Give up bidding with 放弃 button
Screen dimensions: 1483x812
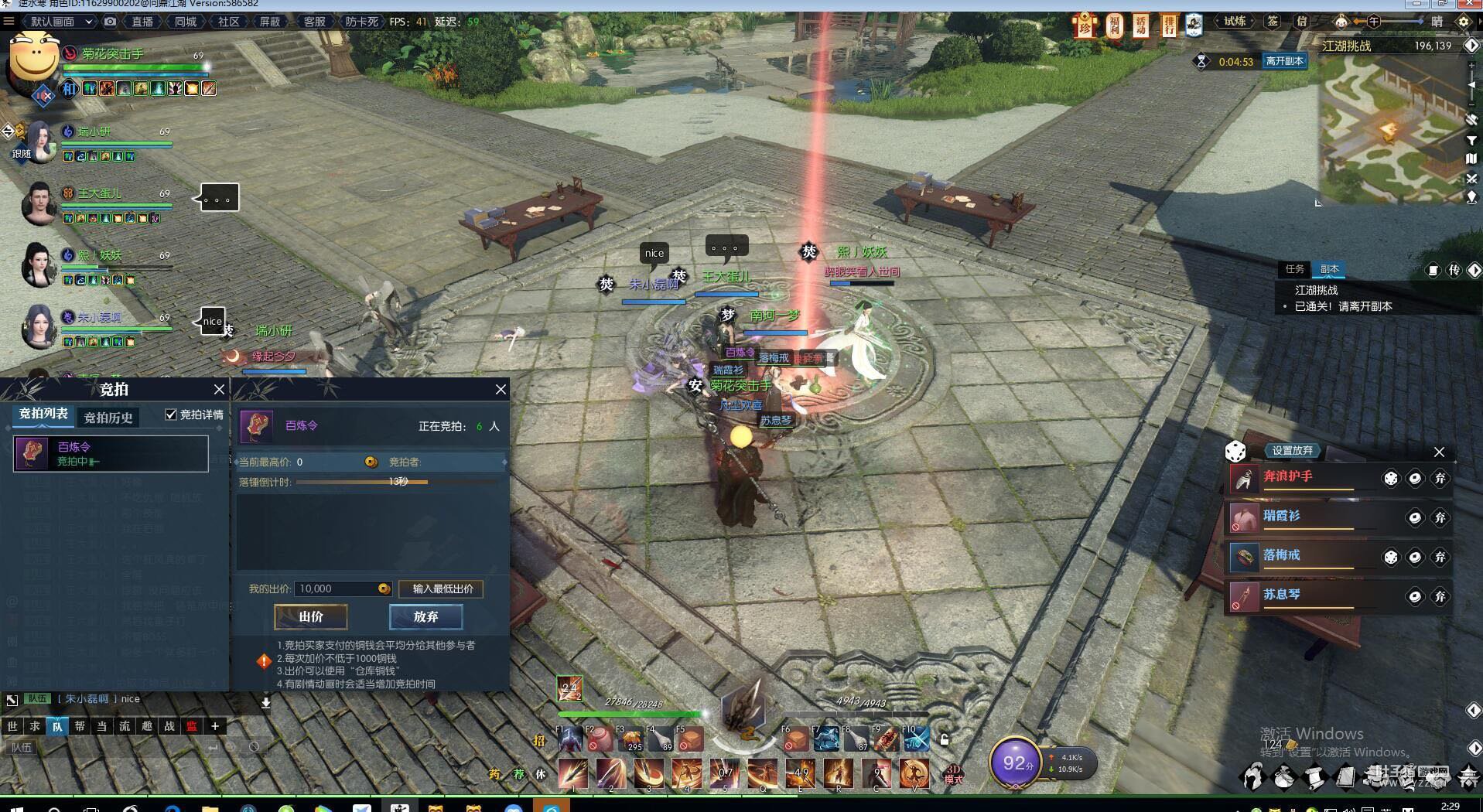(x=425, y=616)
